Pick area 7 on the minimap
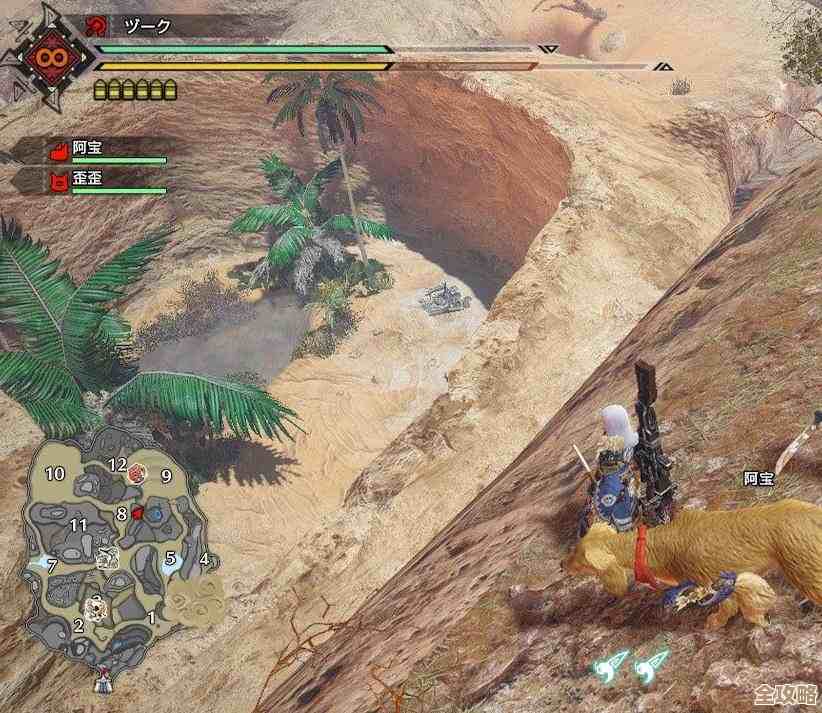Screen dimensions: 822x713 point(52,566)
